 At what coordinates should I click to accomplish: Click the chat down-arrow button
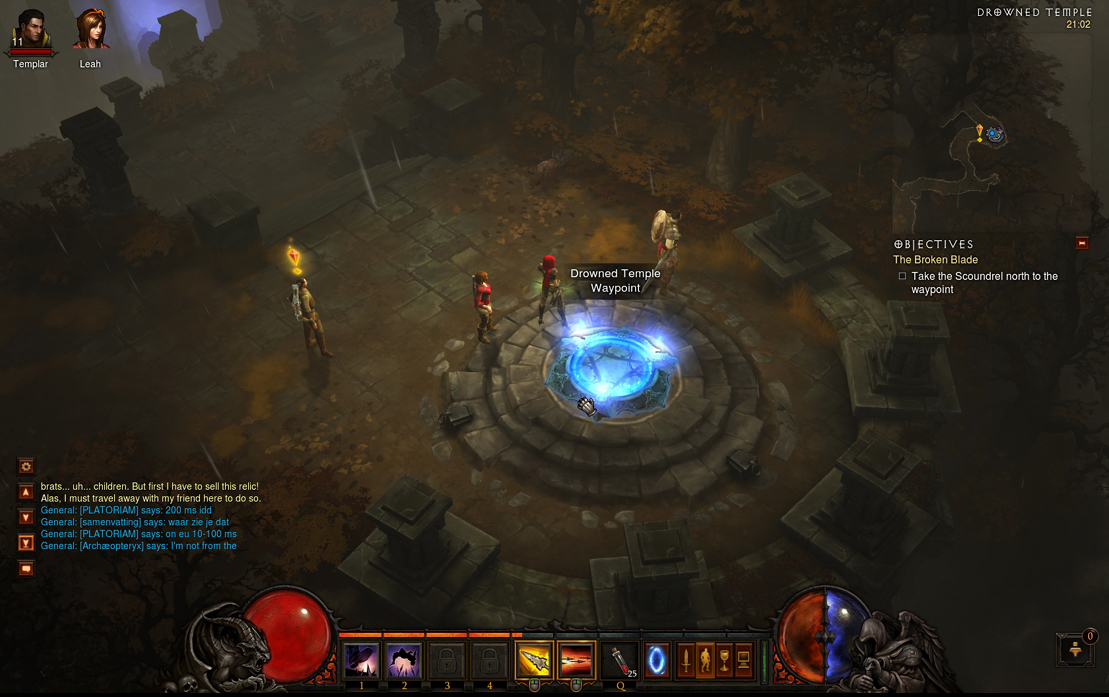(26, 517)
